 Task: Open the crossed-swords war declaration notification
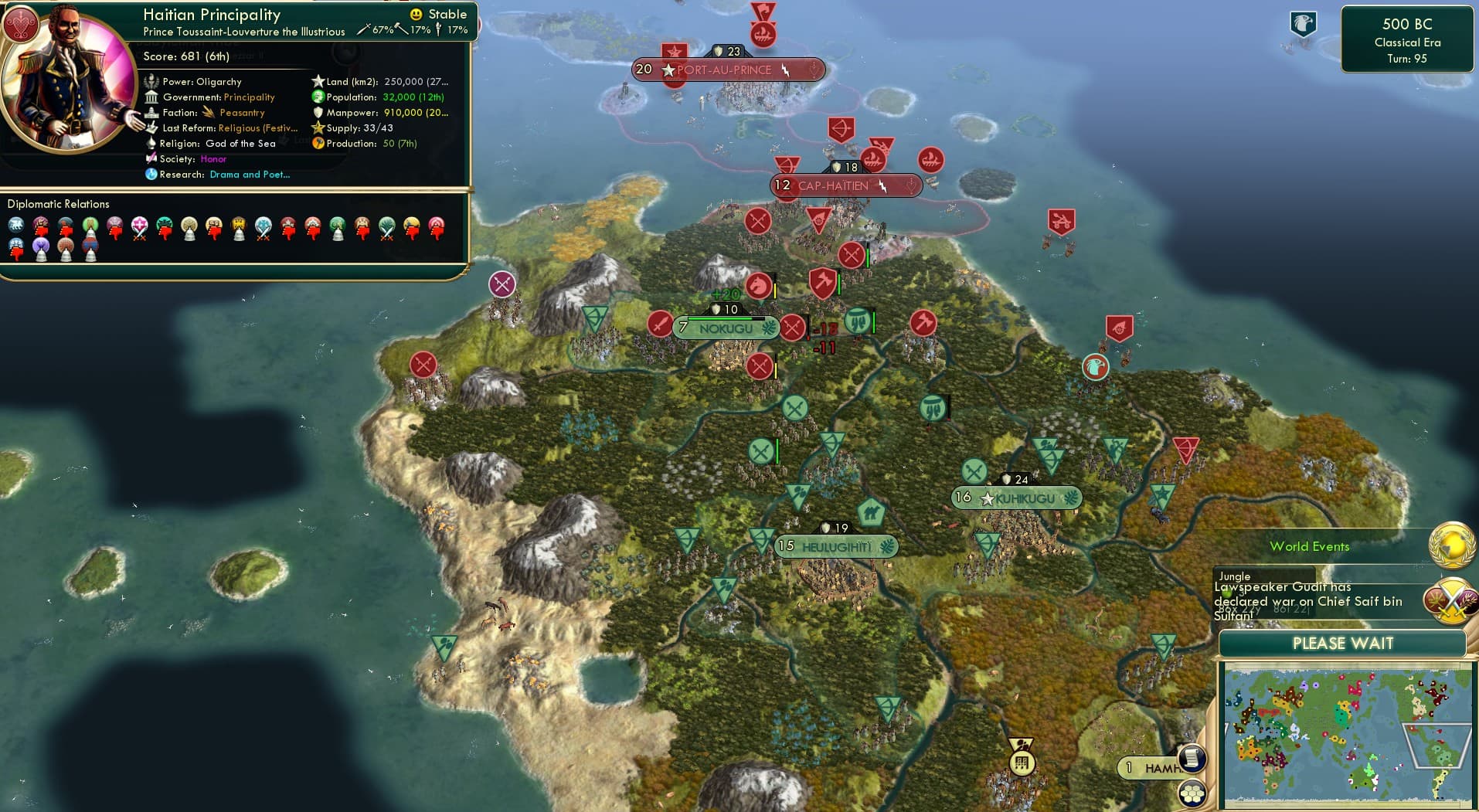click(1450, 600)
